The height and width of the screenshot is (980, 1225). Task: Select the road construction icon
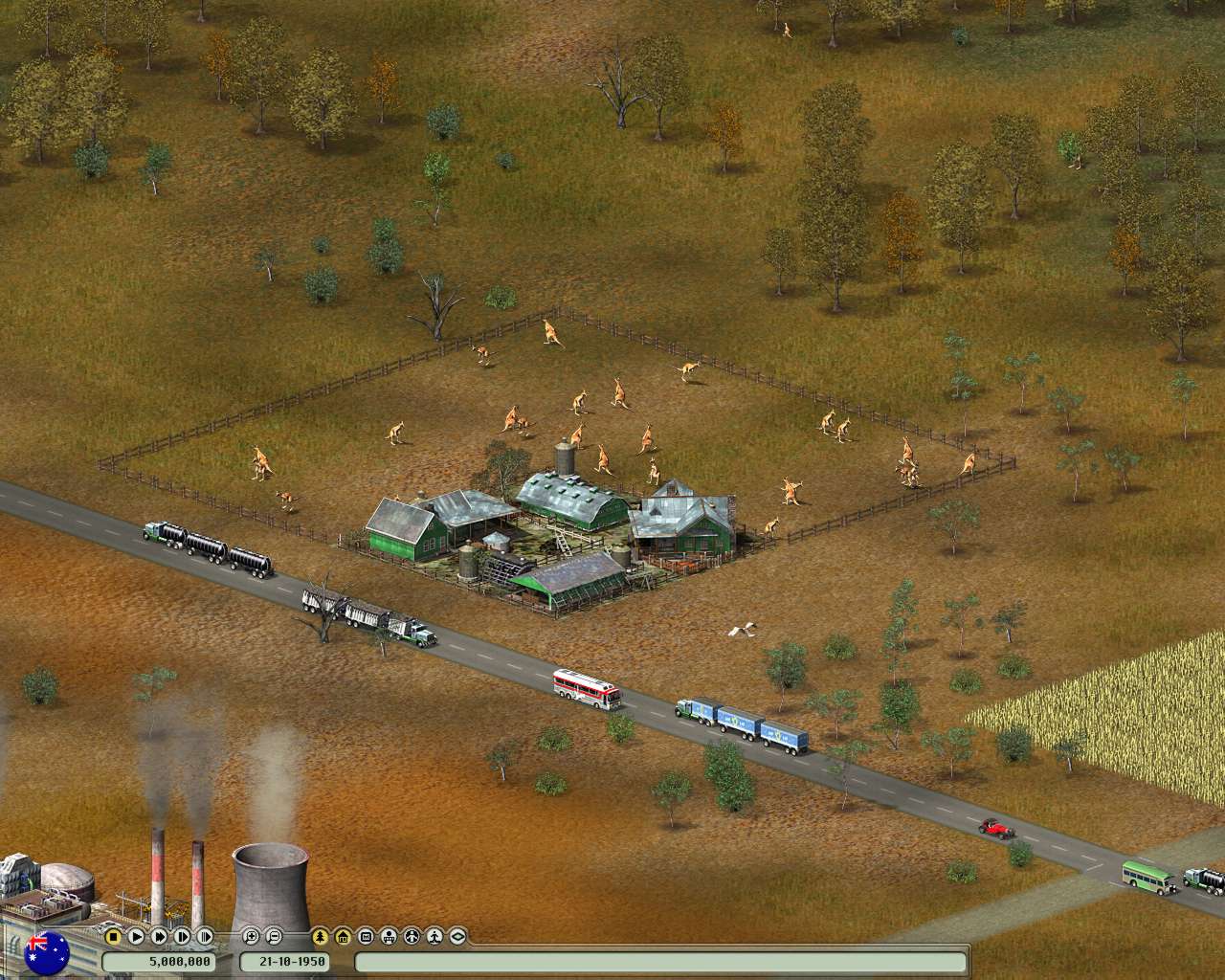[x=413, y=937]
